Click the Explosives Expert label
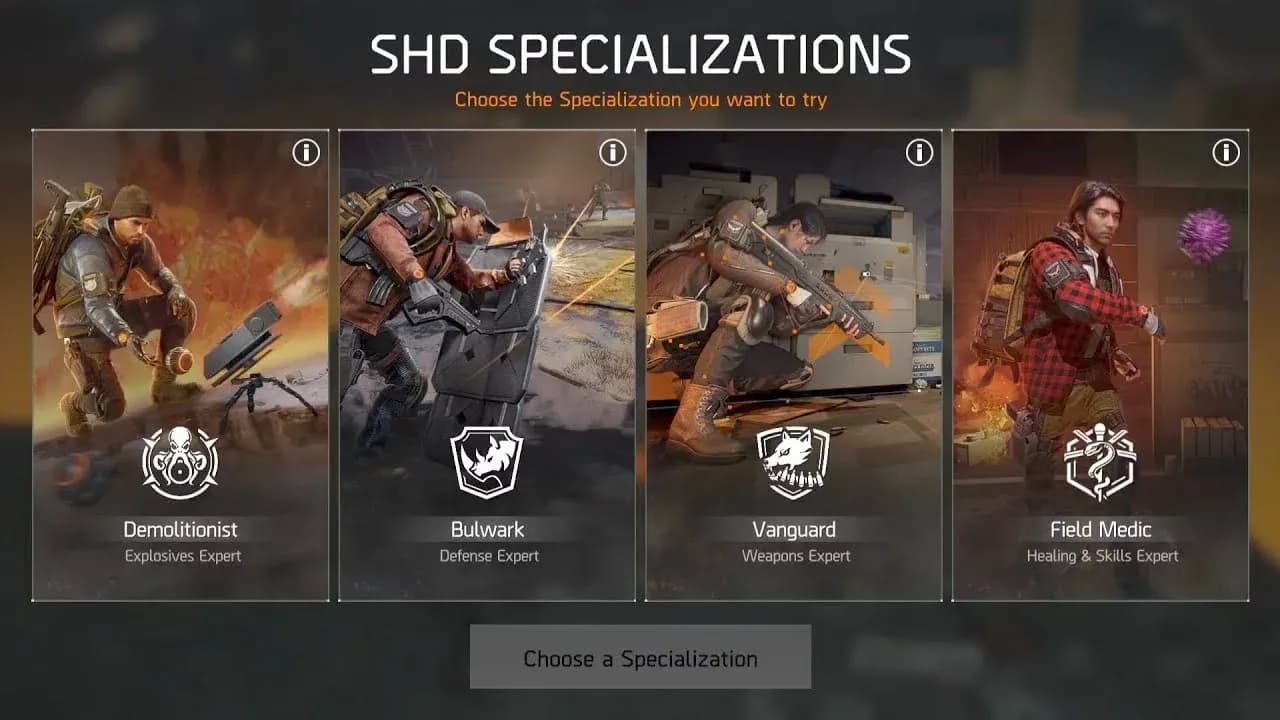Screen dimensions: 1280x720 click(181, 556)
